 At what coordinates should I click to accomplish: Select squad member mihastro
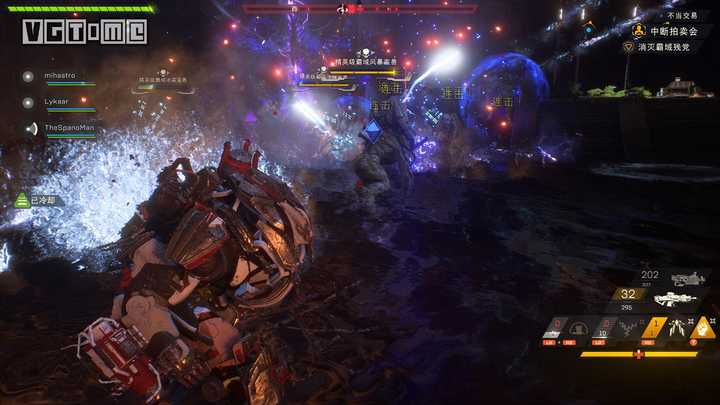[x=59, y=75]
